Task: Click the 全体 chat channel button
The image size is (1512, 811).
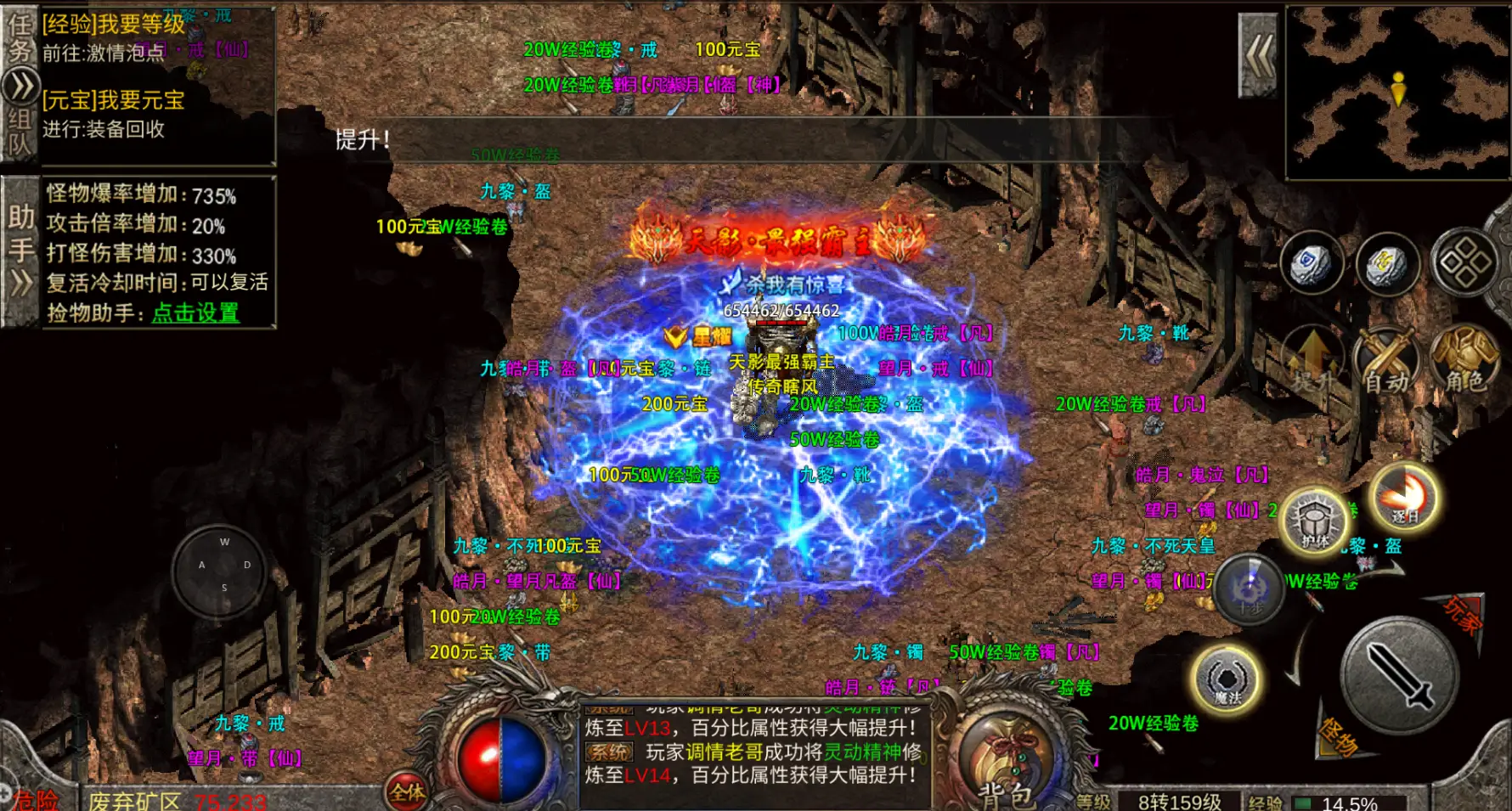Action: point(407,791)
